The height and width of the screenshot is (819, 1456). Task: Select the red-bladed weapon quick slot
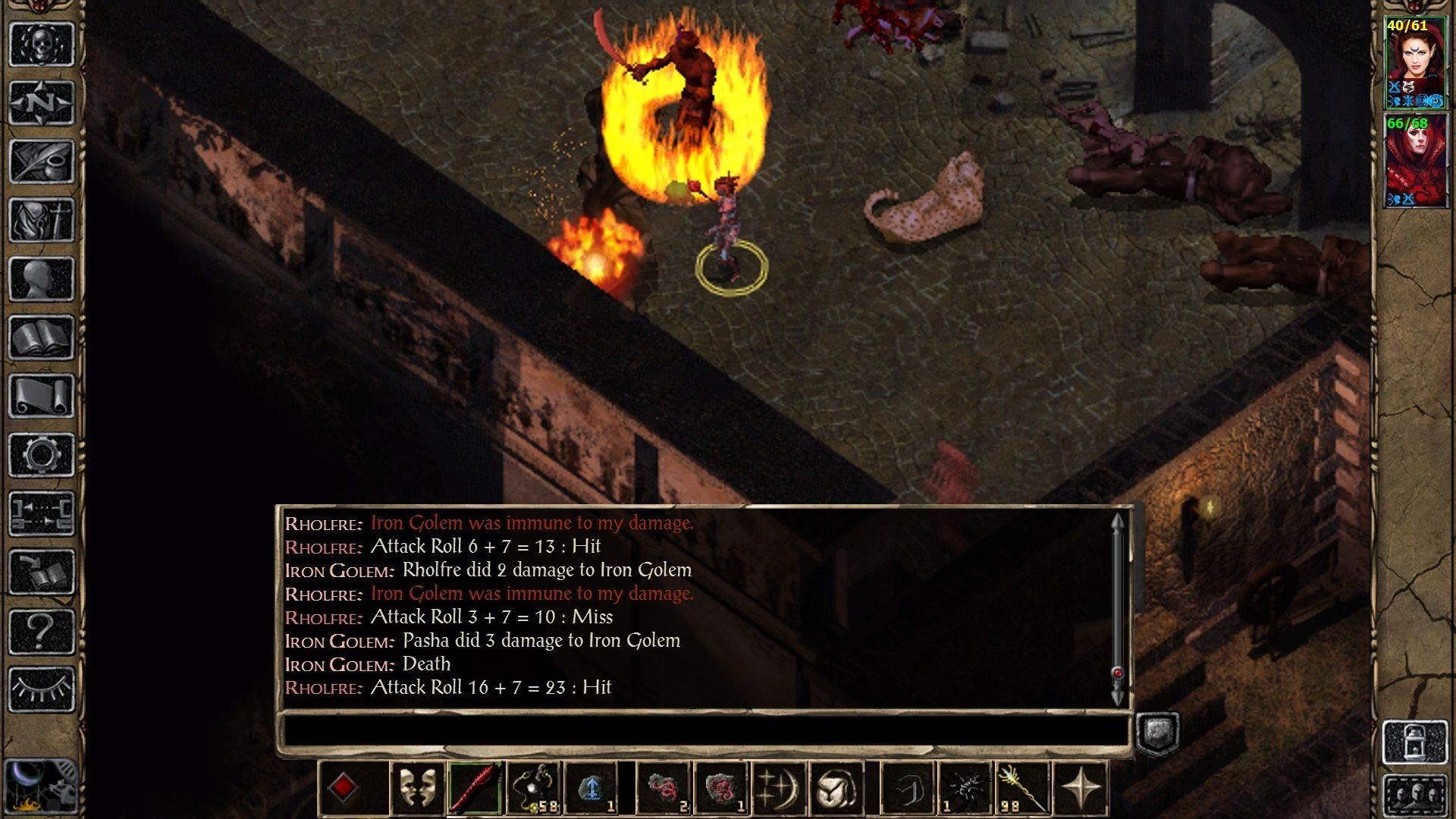coord(472,789)
